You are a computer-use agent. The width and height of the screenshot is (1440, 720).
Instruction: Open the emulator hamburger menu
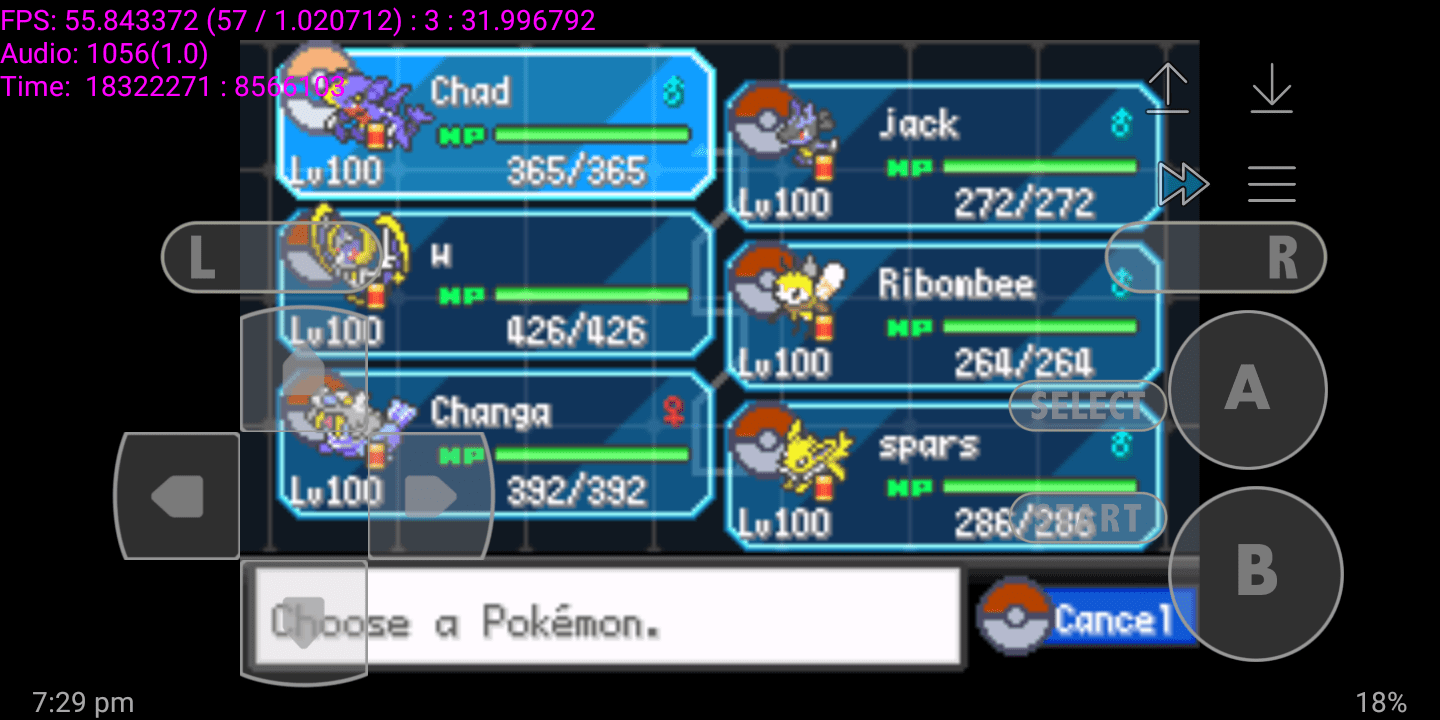click(1271, 184)
